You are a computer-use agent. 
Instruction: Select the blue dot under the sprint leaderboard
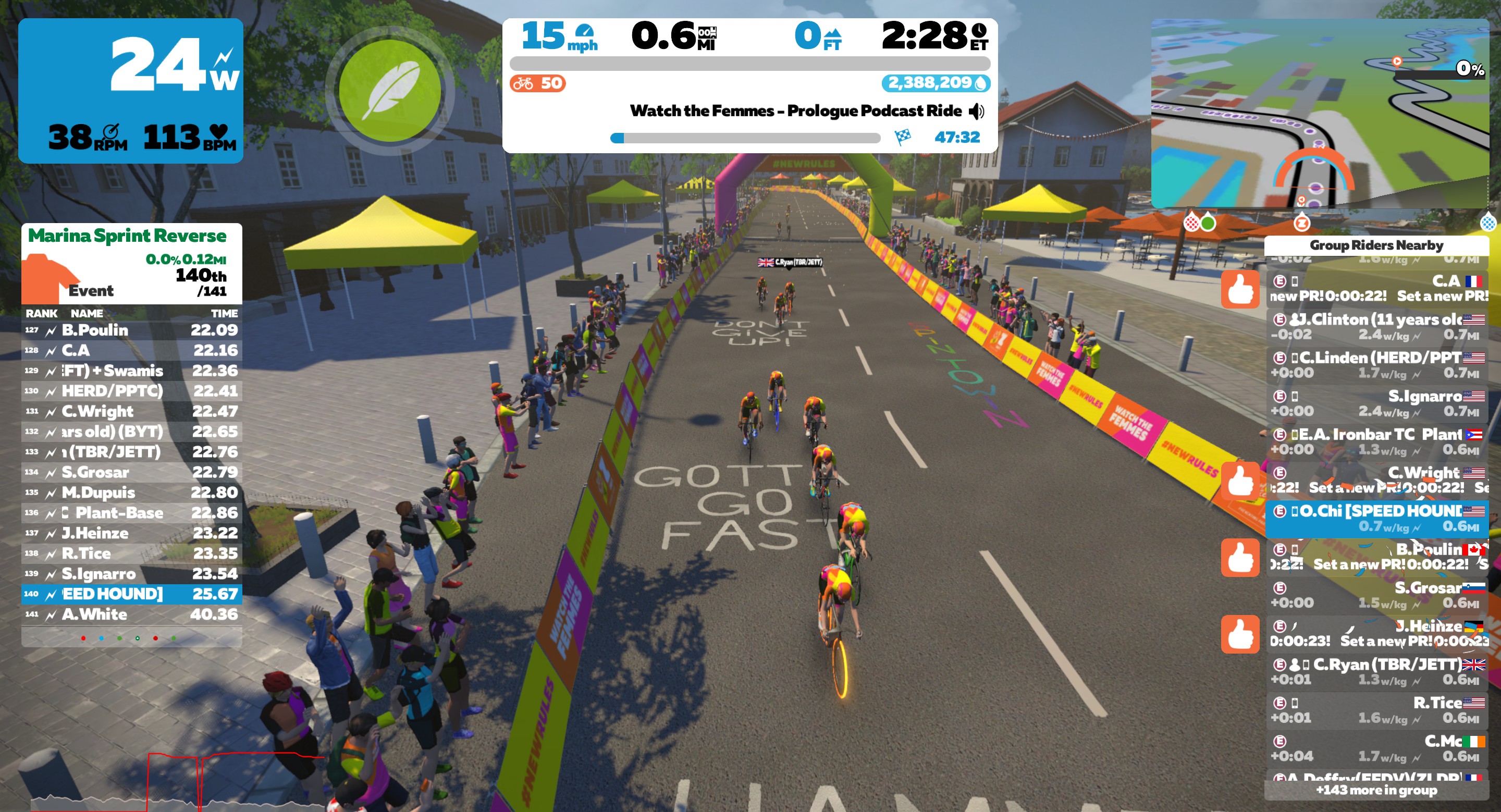[x=102, y=638]
